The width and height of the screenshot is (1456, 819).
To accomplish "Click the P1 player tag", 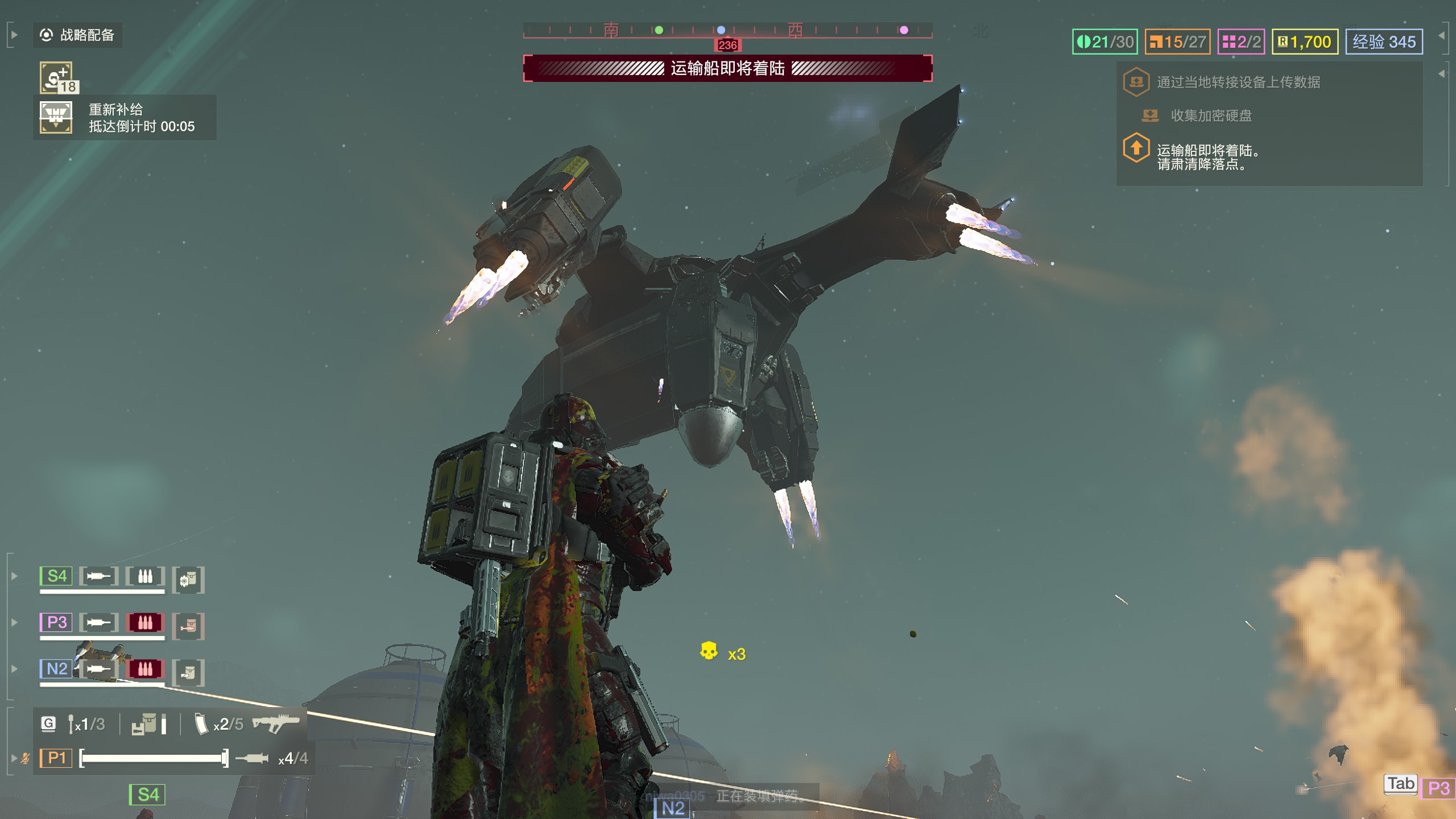I will [x=56, y=758].
